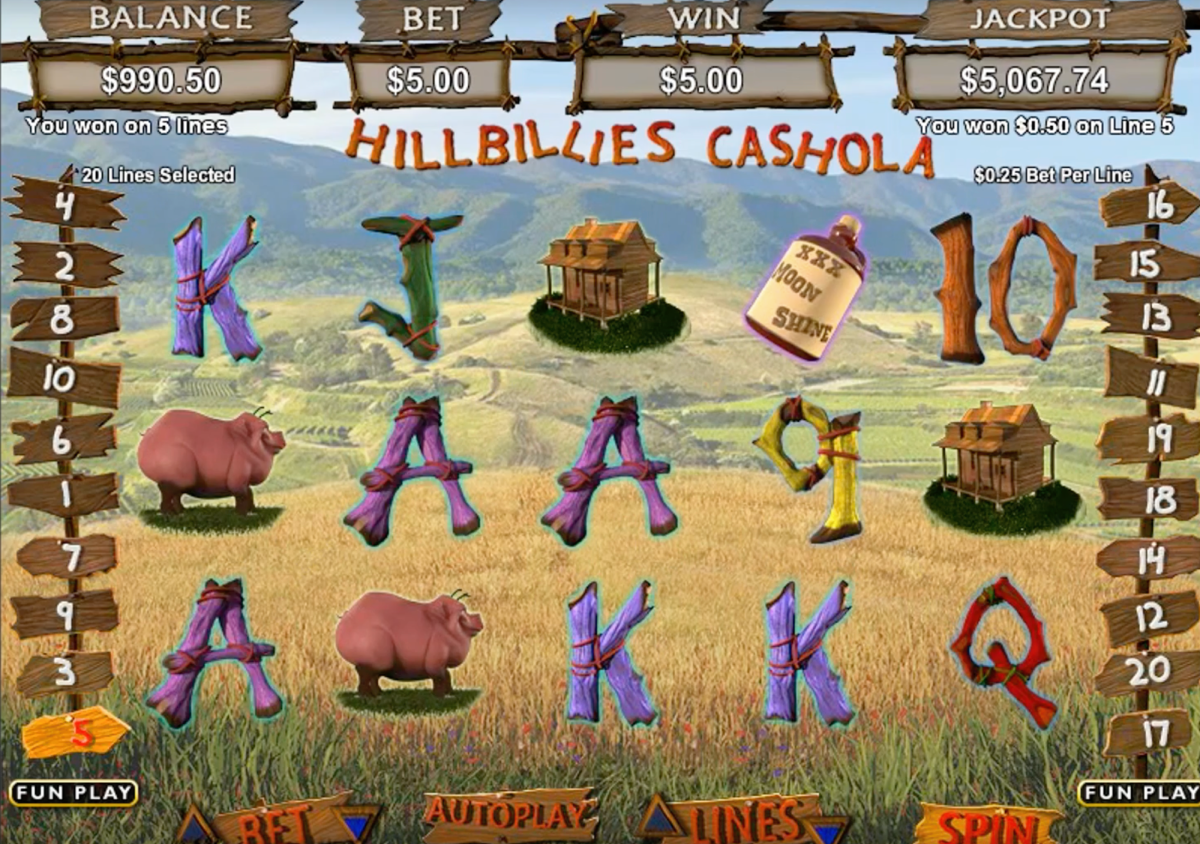Viewport: 1200px width, 844px height.
Task: Choose payline 14 wooden sign
Action: 1148,558
